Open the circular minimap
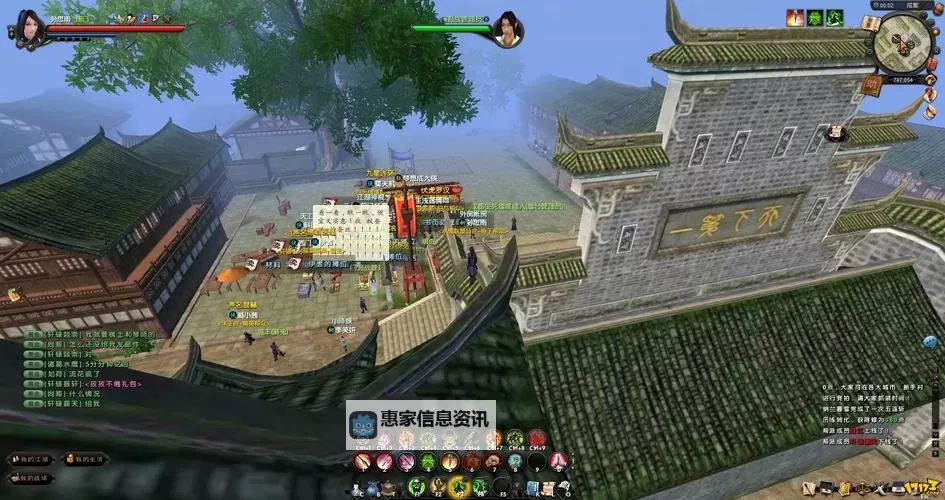The height and width of the screenshot is (500, 945). point(902,44)
